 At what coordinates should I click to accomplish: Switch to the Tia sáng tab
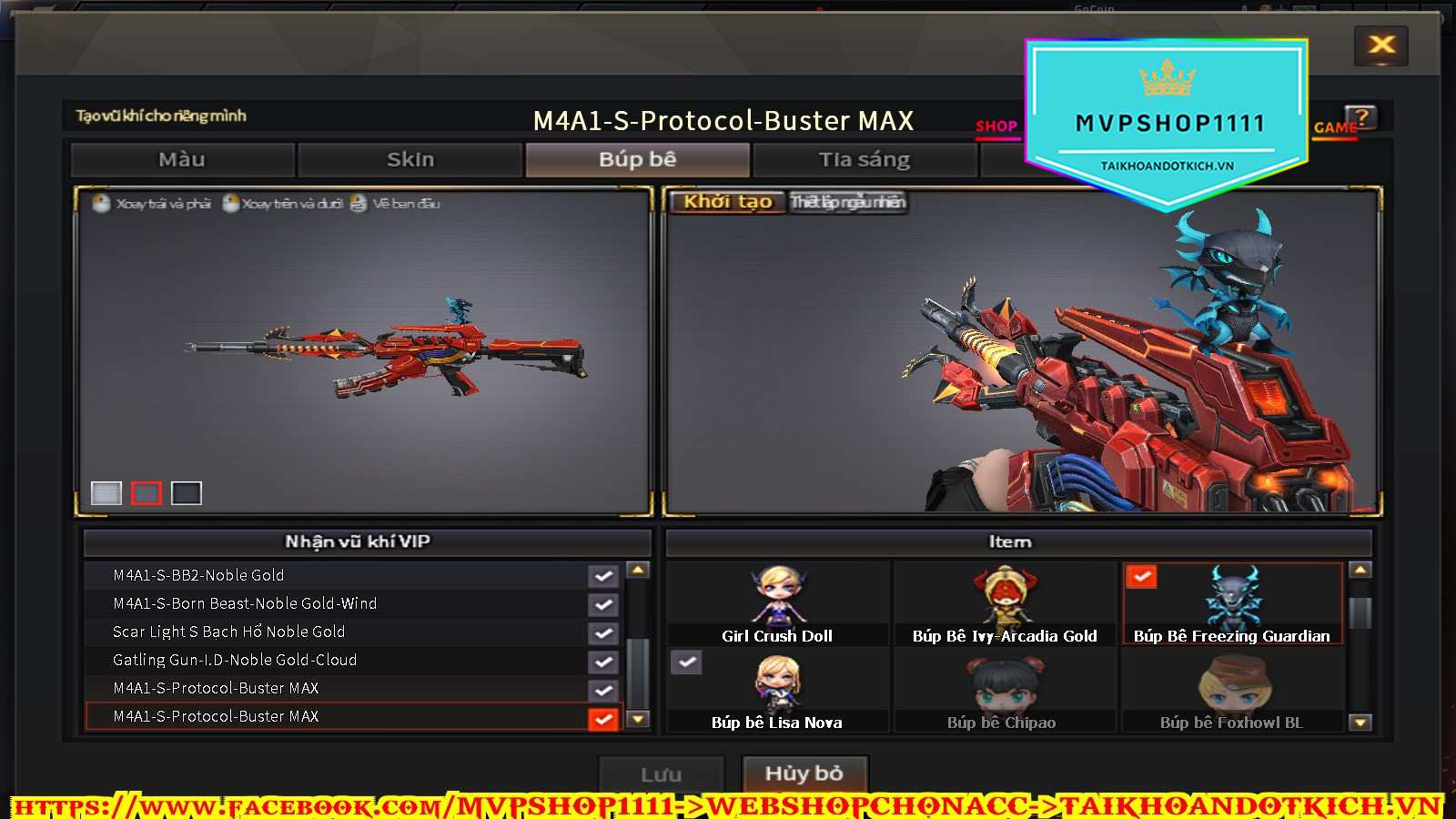864,160
